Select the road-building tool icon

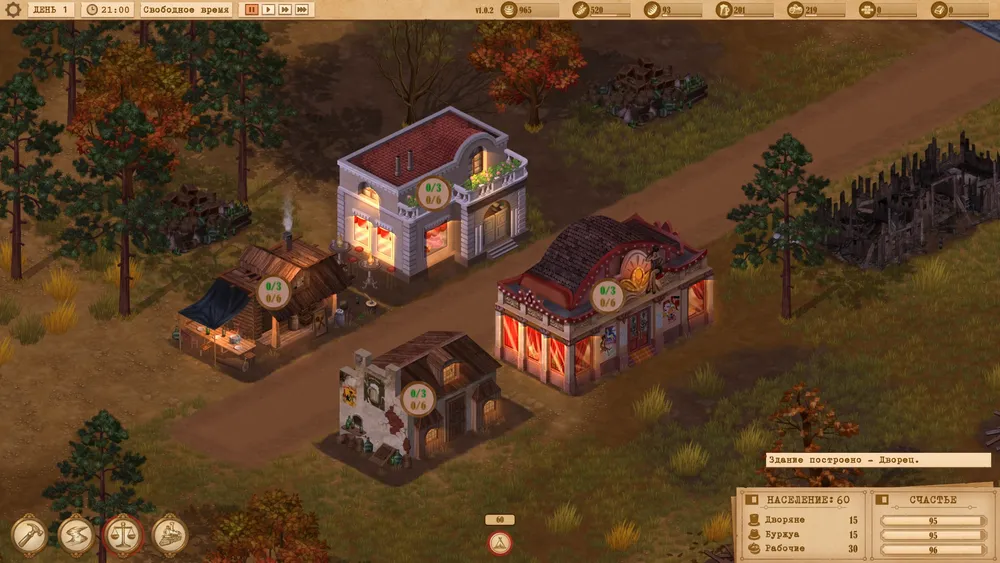point(76,535)
